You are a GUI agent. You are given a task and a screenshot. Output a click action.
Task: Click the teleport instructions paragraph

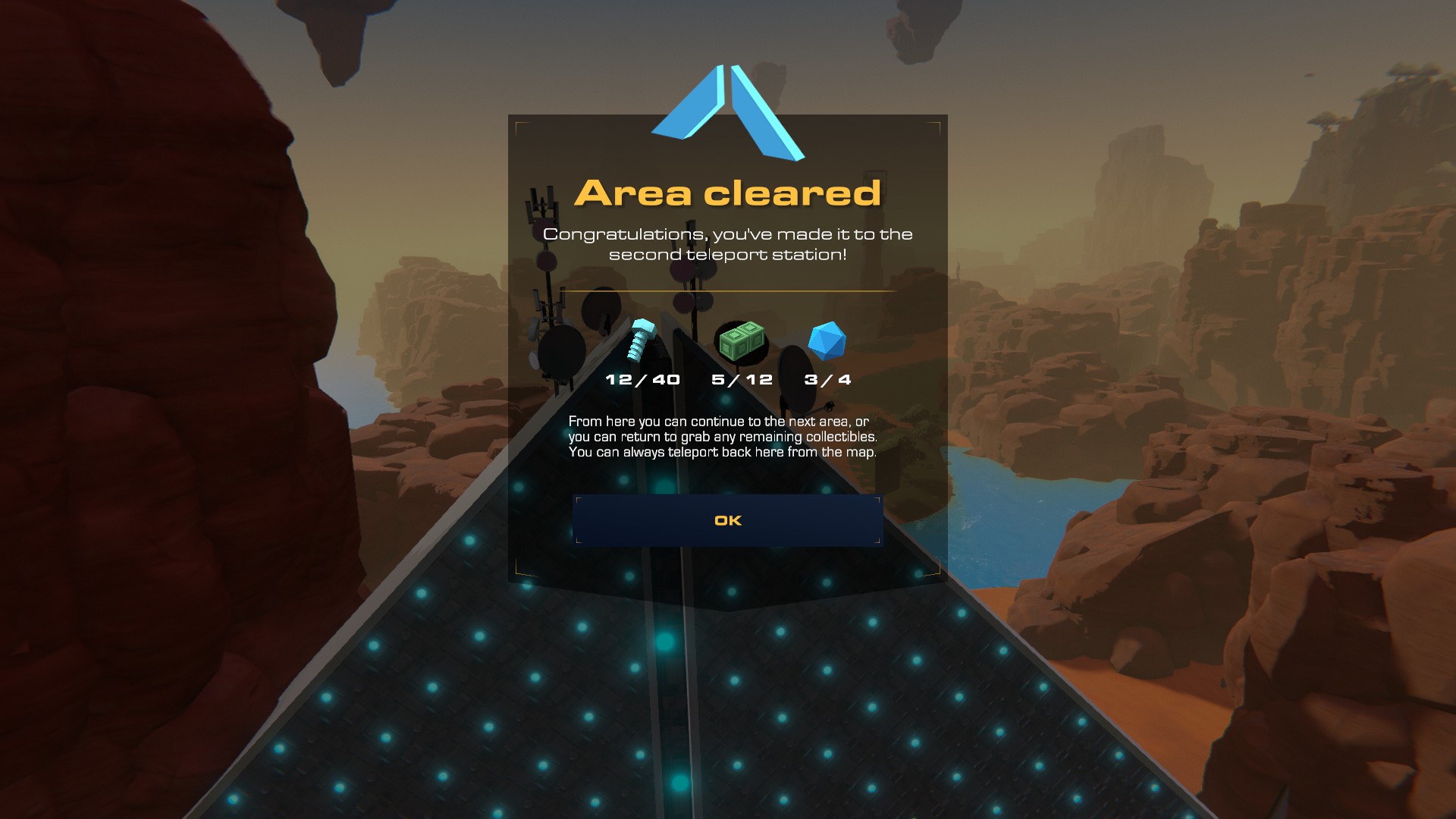point(724,438)
